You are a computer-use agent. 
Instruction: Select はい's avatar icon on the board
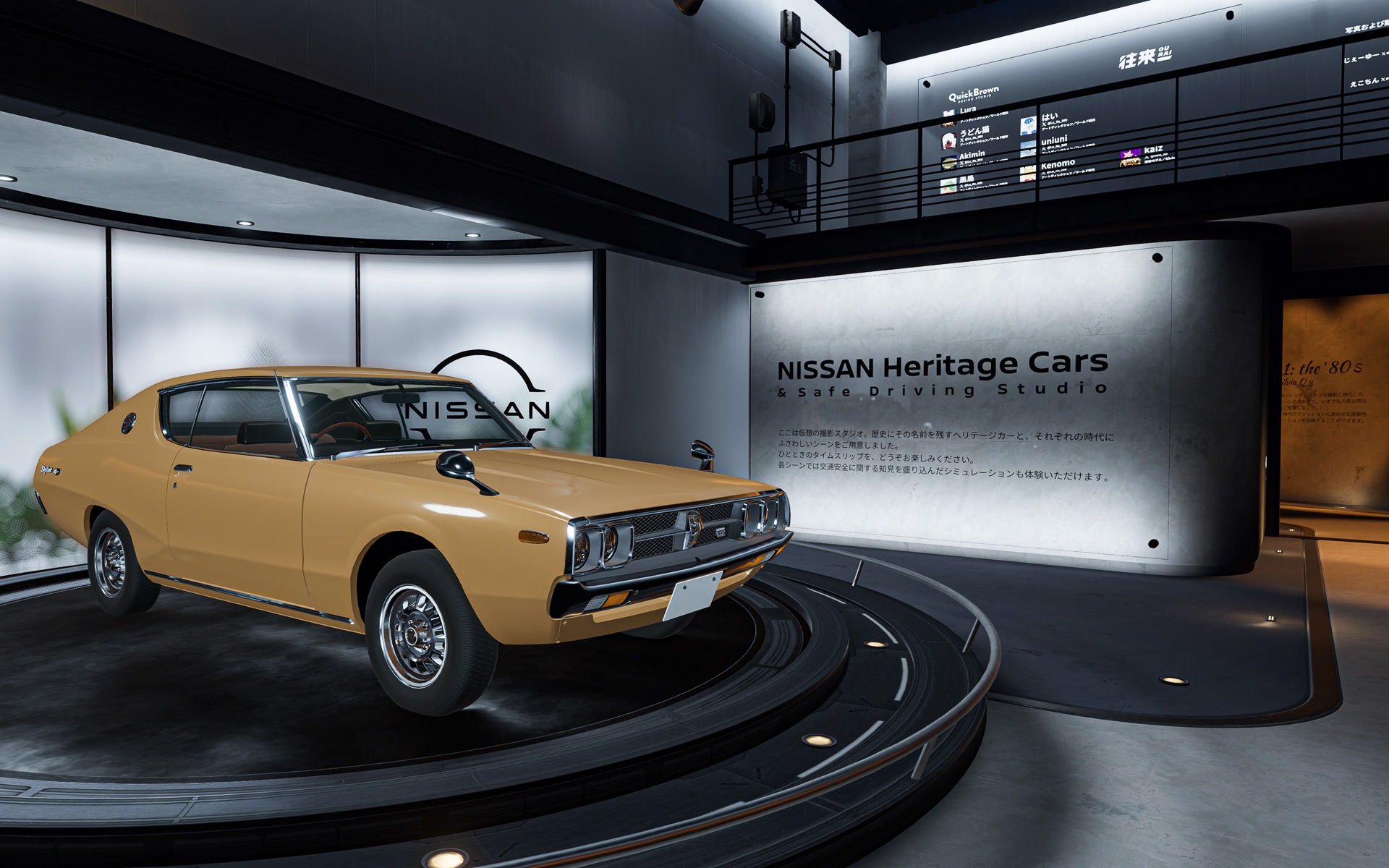coord(1028,127)
